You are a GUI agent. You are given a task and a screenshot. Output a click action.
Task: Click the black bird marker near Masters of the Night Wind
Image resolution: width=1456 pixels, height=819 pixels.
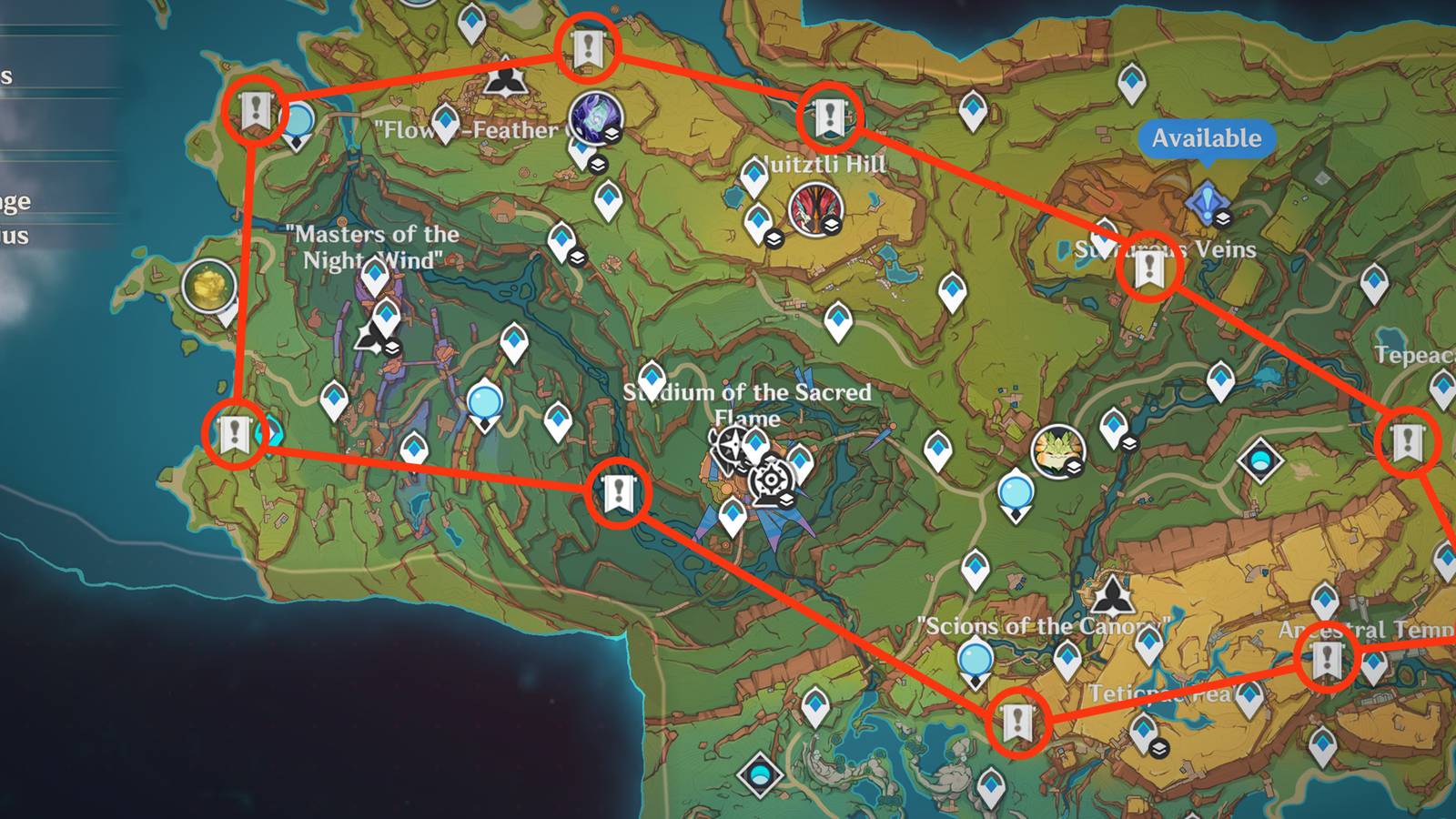tap(372, 339)
